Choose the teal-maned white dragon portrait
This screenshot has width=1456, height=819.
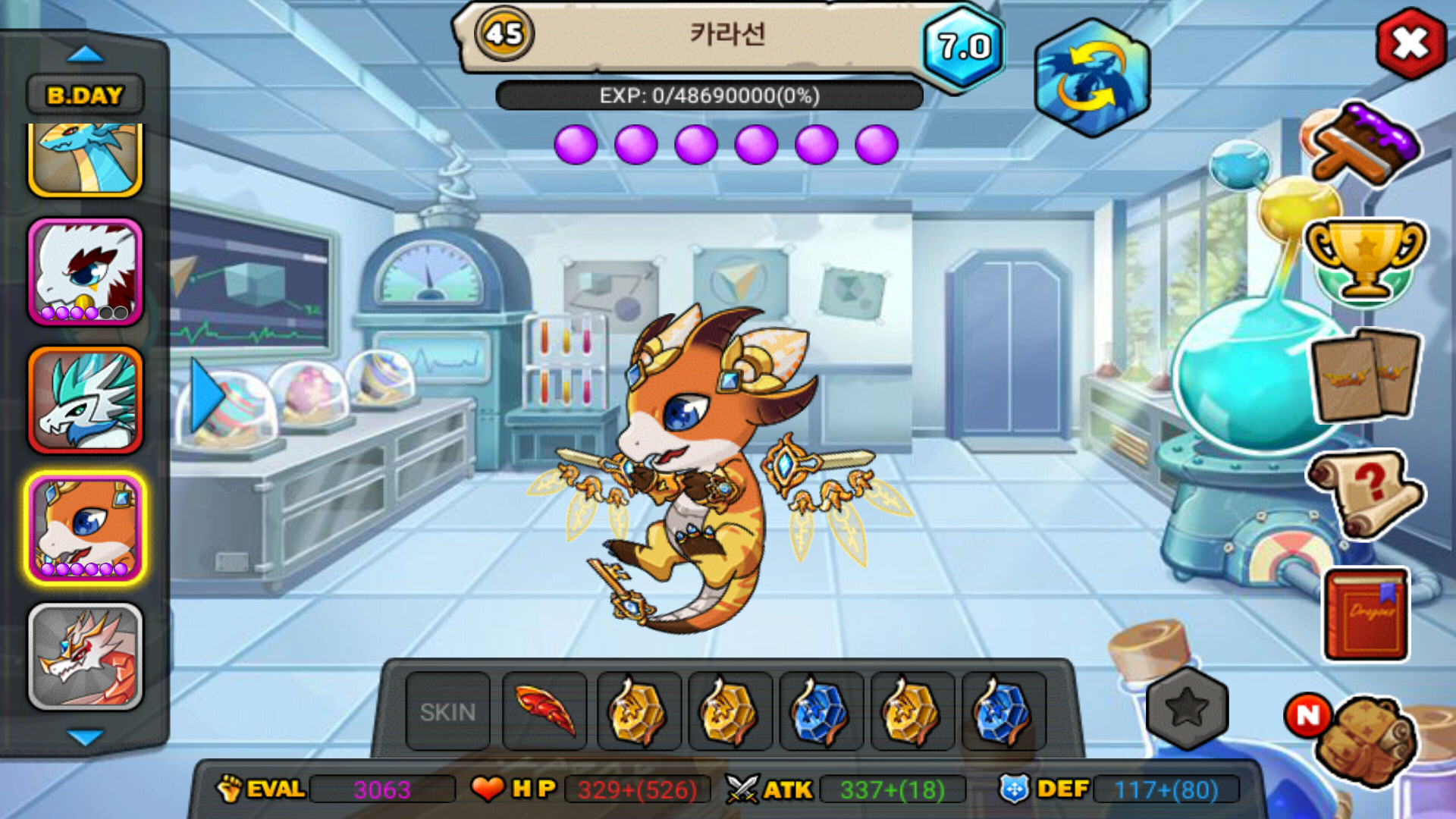85,400
